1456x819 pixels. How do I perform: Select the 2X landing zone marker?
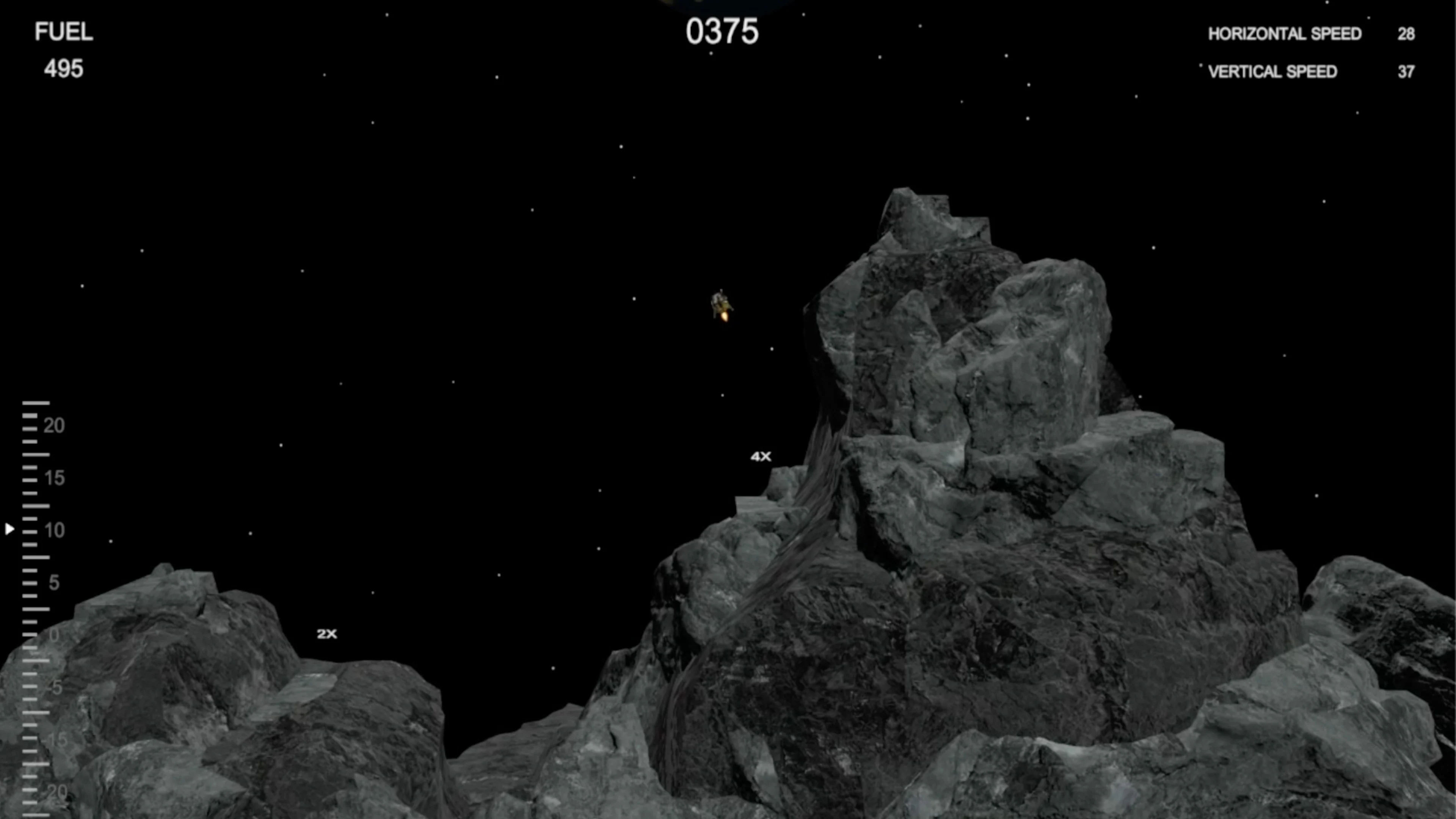click(x=327, y=634)
